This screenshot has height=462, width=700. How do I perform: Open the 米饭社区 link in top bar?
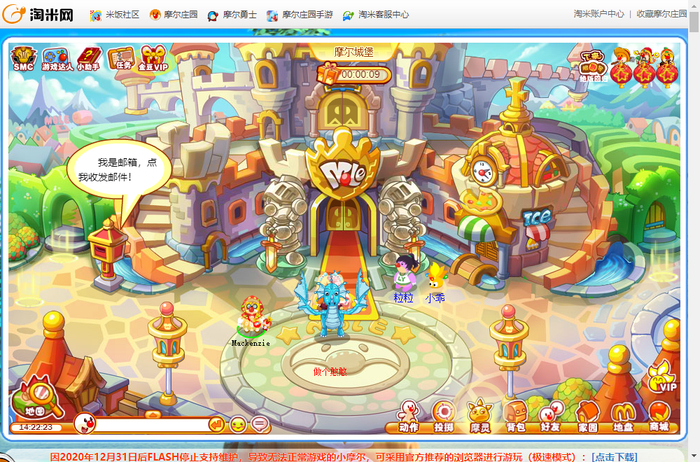[115, 15]
